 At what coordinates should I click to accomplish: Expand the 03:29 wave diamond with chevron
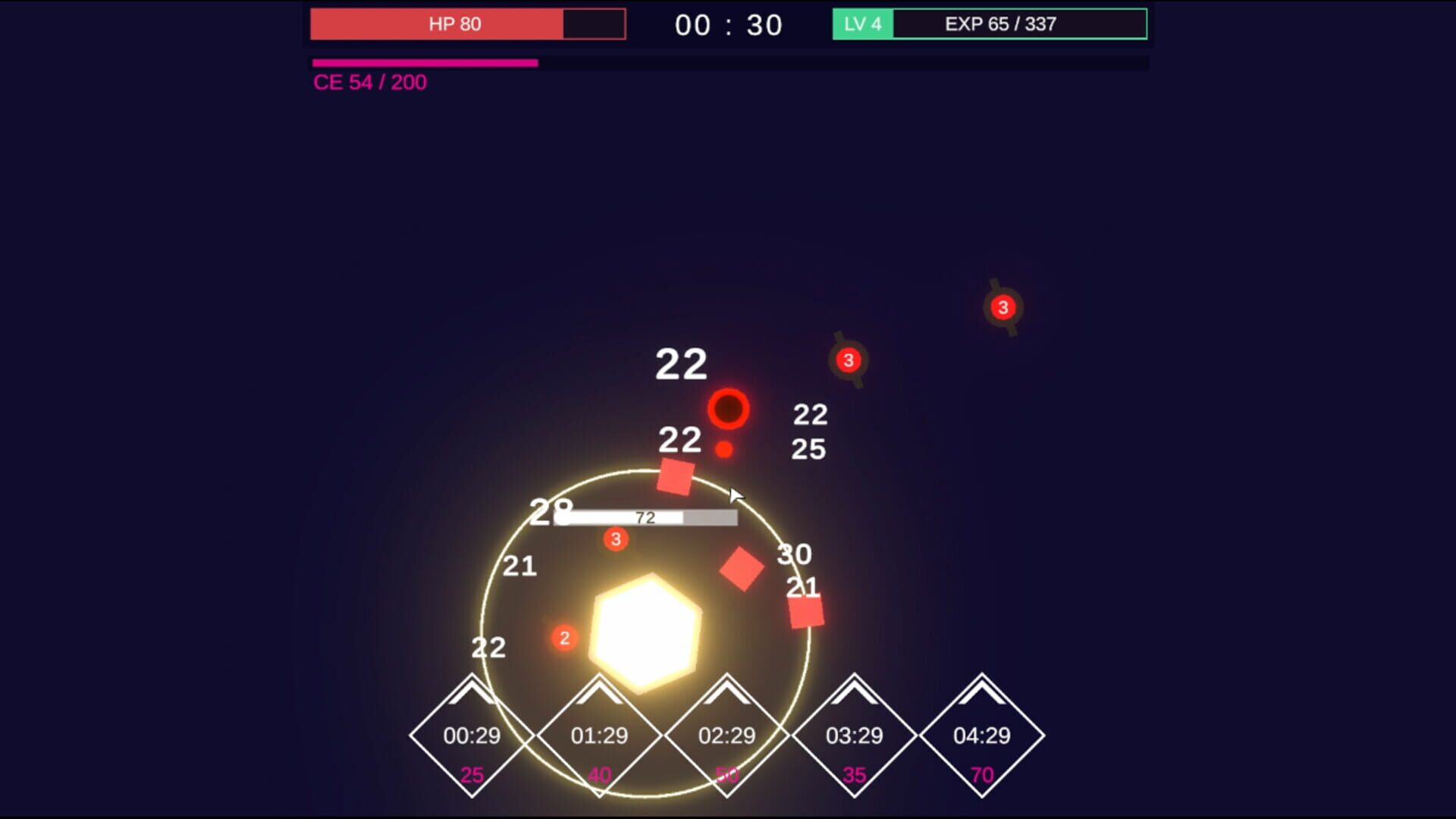coord(855,736)
